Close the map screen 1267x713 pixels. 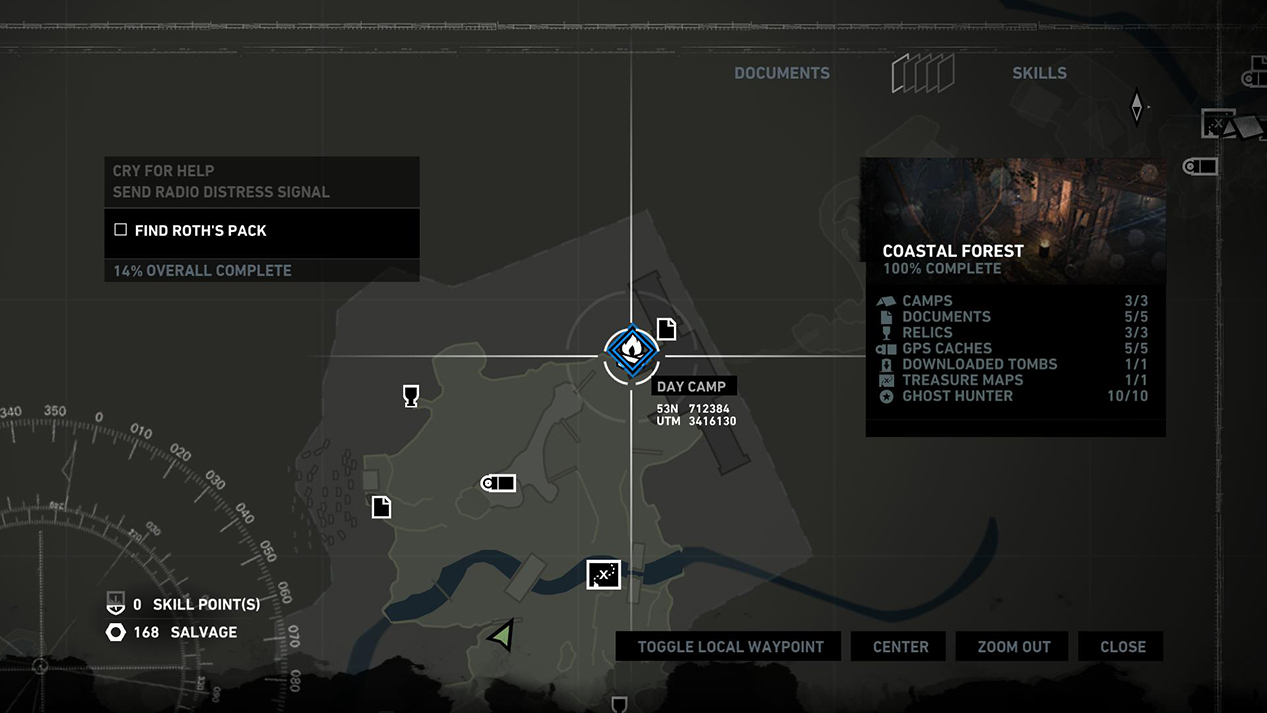click(x=1122, y=647)
